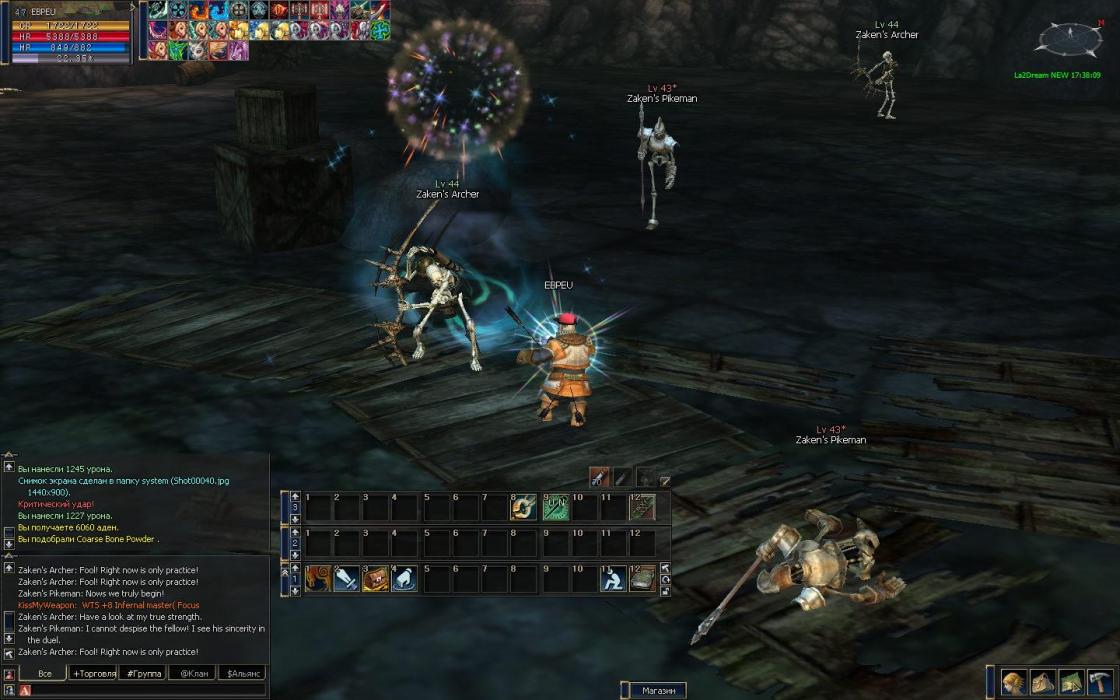Activate the orange spiral skill in slot 1
The height and width of the screenshot is (700, 1120).
click(x=318, y=579)
